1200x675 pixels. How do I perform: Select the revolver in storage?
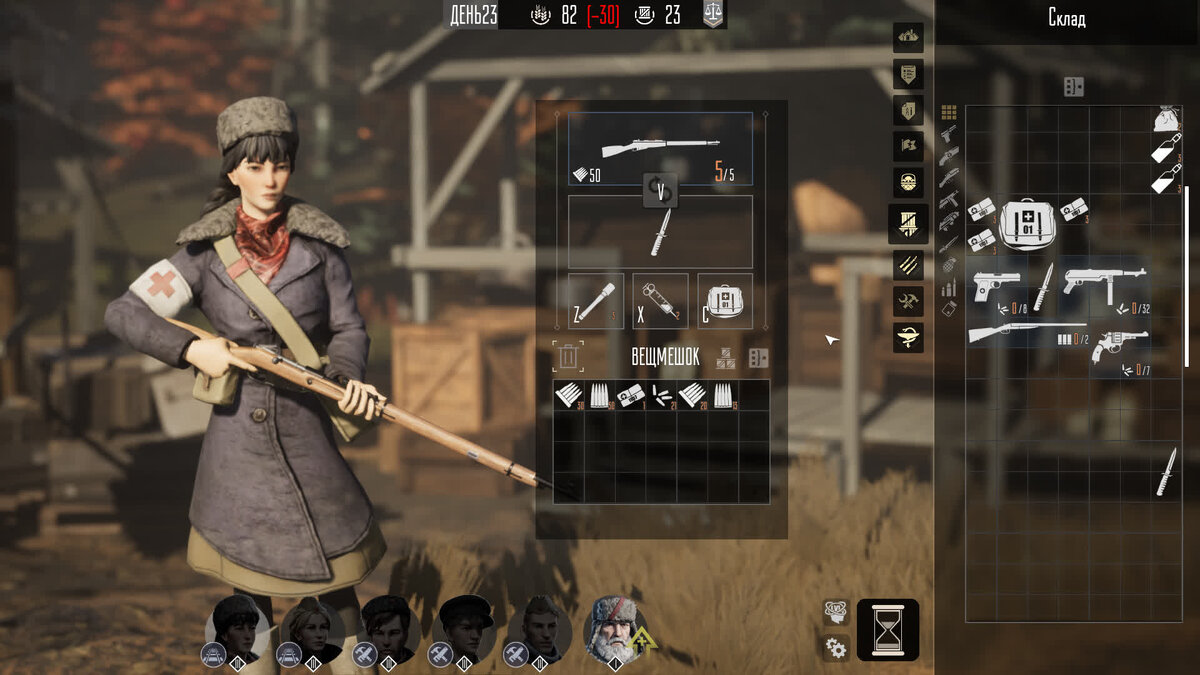[1119, 346]
